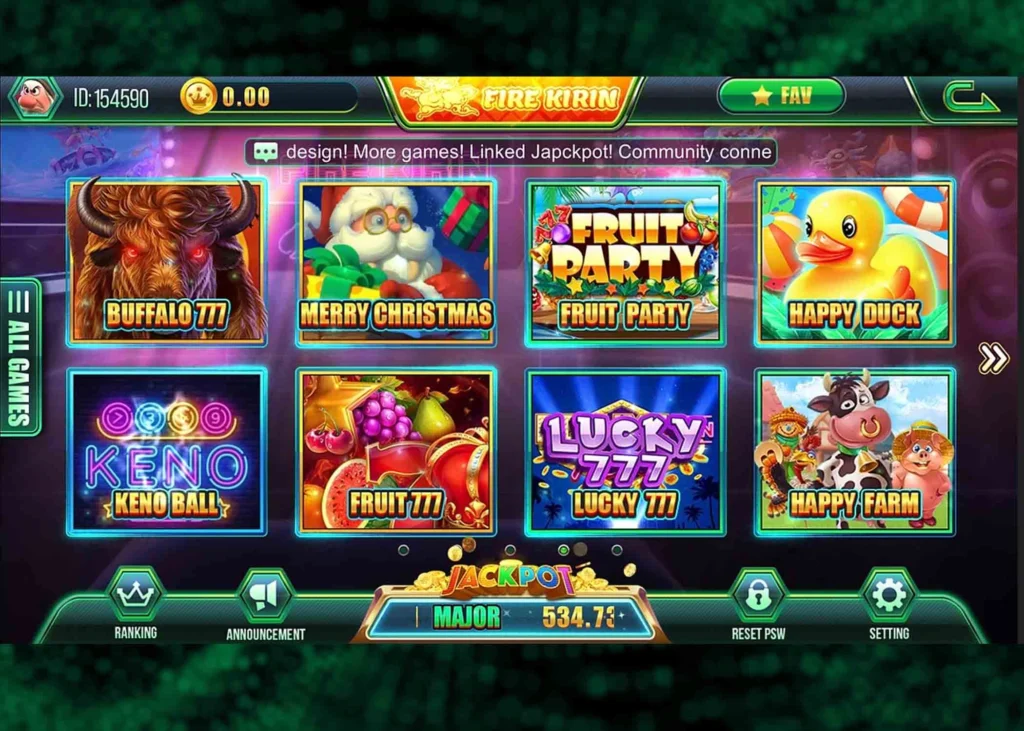
Task: Open the Buffalo 777 game
Action: click(x=167, y=262)
